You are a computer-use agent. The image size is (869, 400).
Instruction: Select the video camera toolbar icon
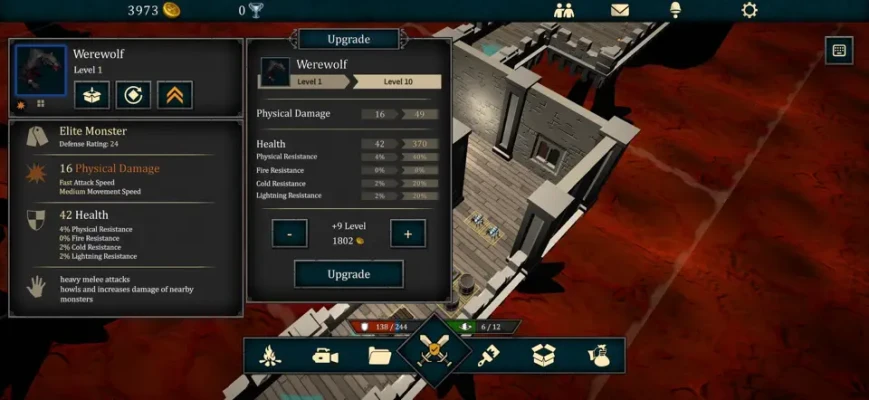coord(325,356)
